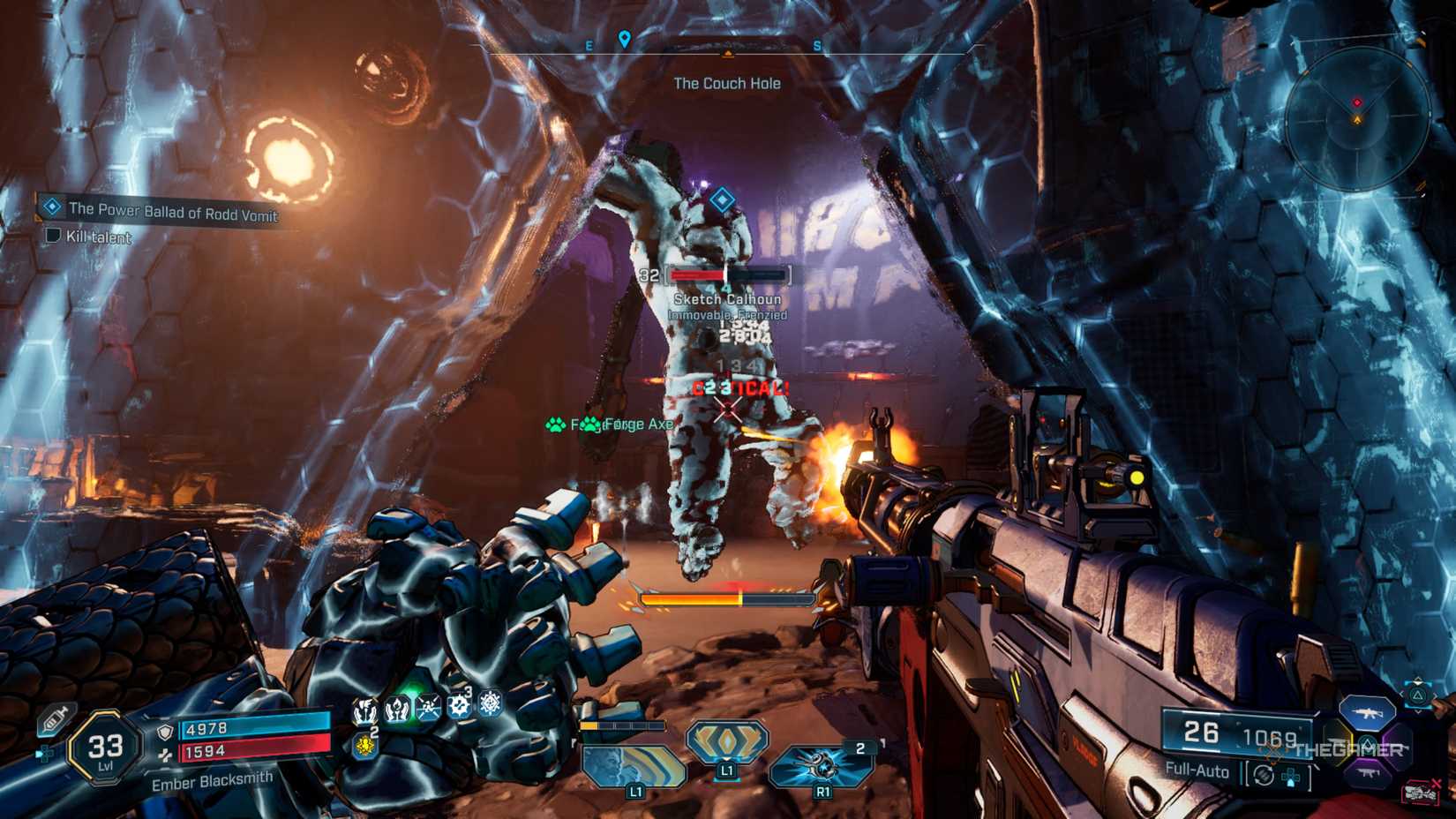Open the level 33 character badge

click(105, 748)
